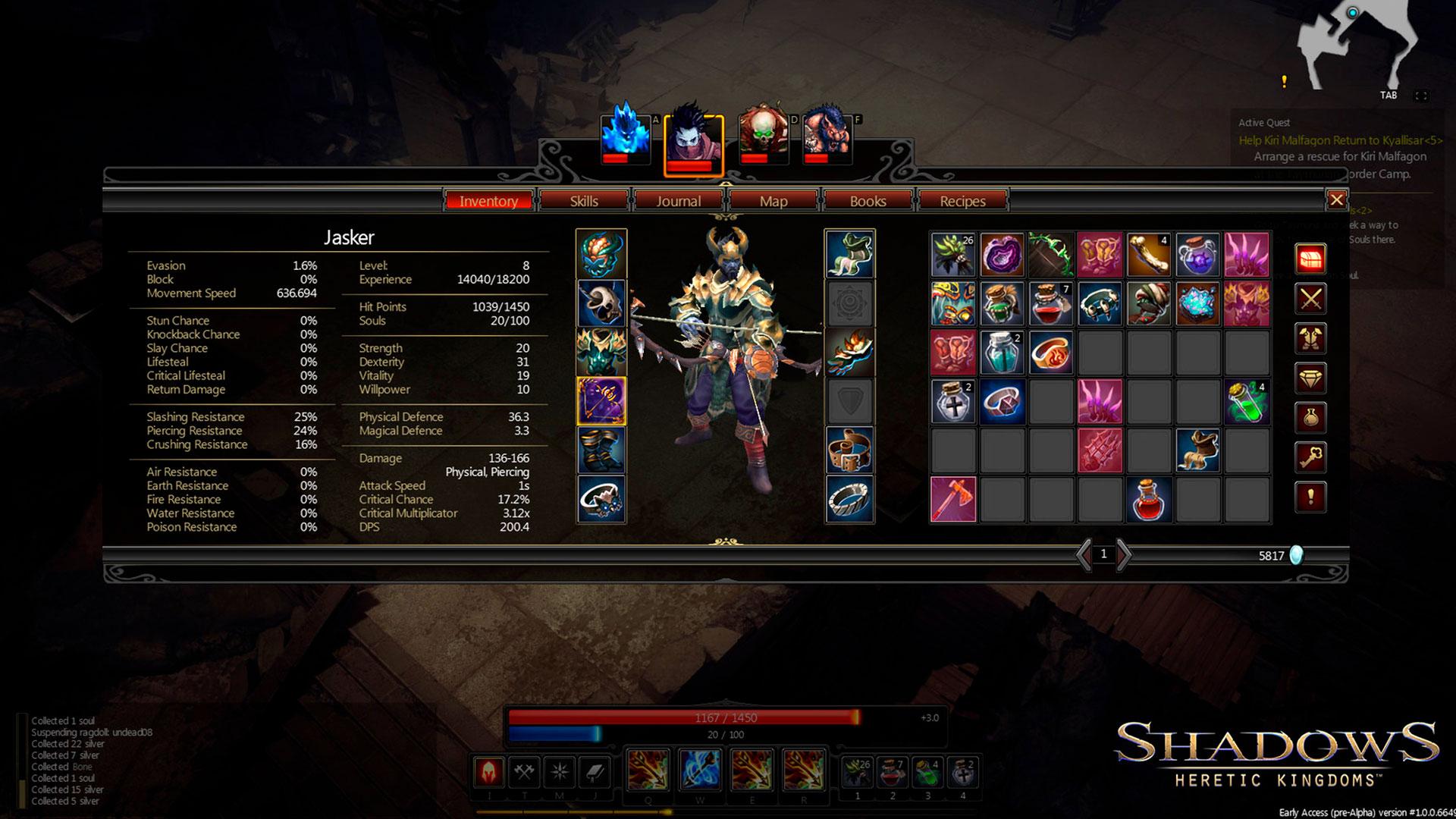Open the red helmet hotbar button
This screenshot has height=819, width=1456.
[489, 772]
